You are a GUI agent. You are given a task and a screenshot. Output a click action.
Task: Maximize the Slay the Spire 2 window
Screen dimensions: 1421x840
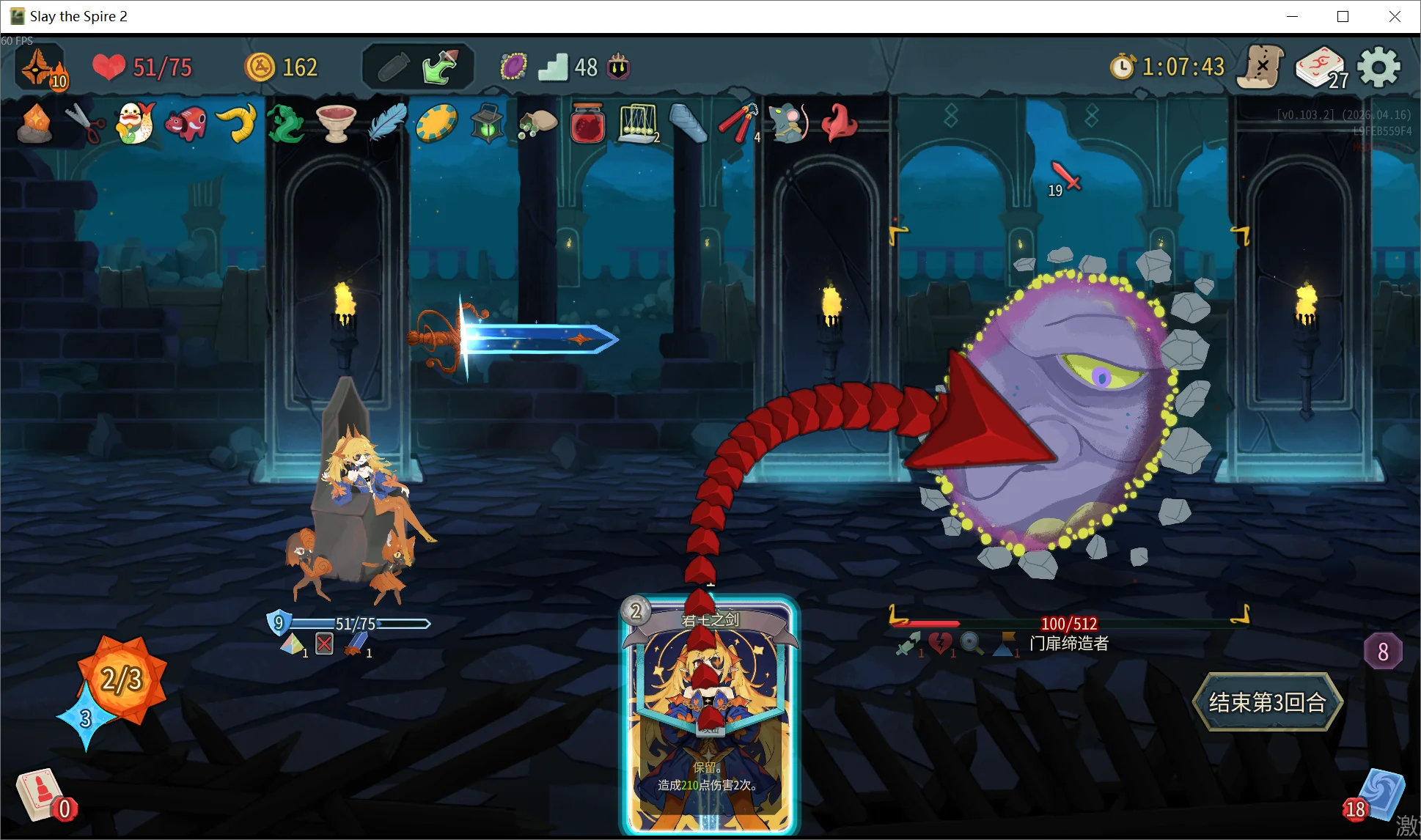tap(1343, 16)
